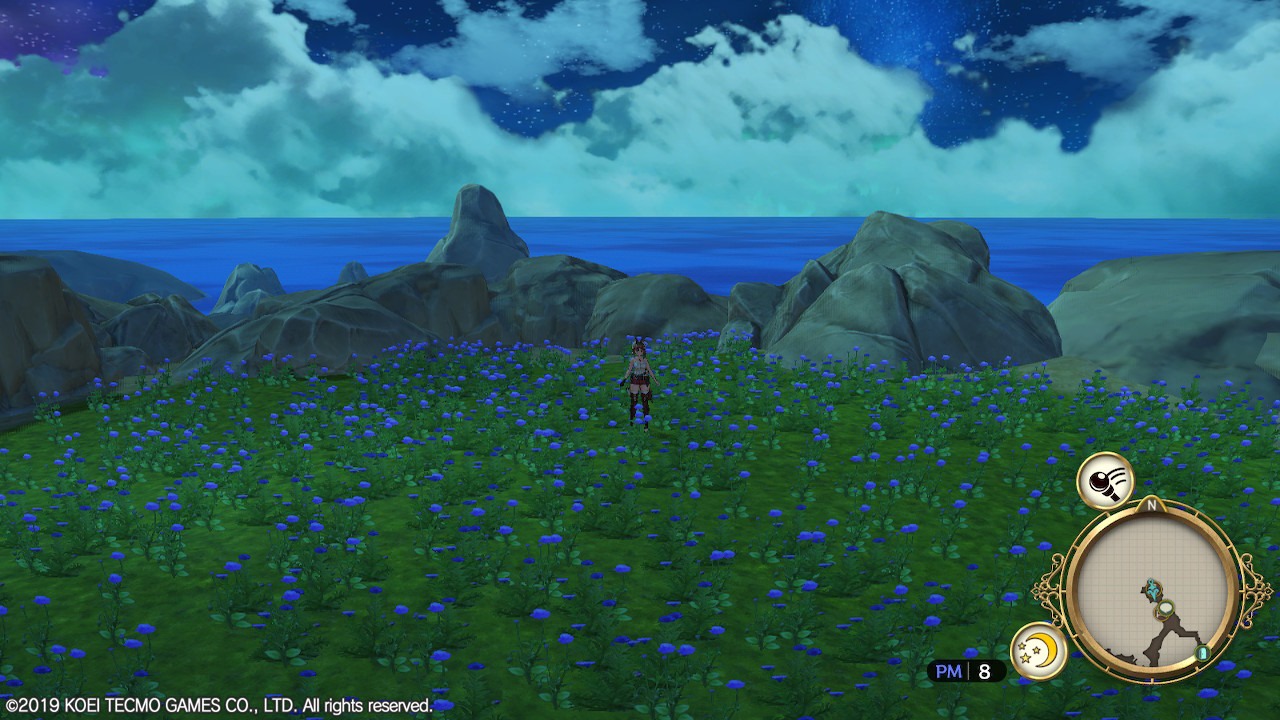Click the door exit marker on minimap
This screenshot has width=1280, height=720.
point(1203,653)
